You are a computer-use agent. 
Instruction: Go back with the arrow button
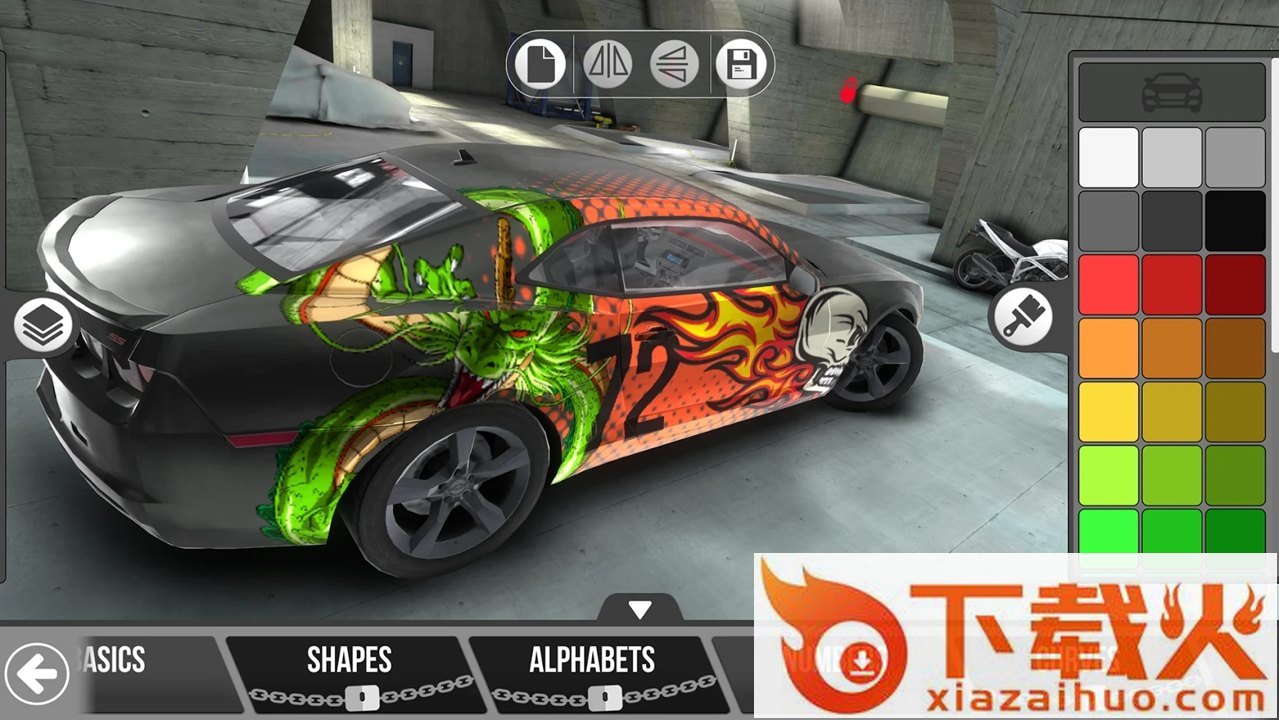[x=37, y=674]
